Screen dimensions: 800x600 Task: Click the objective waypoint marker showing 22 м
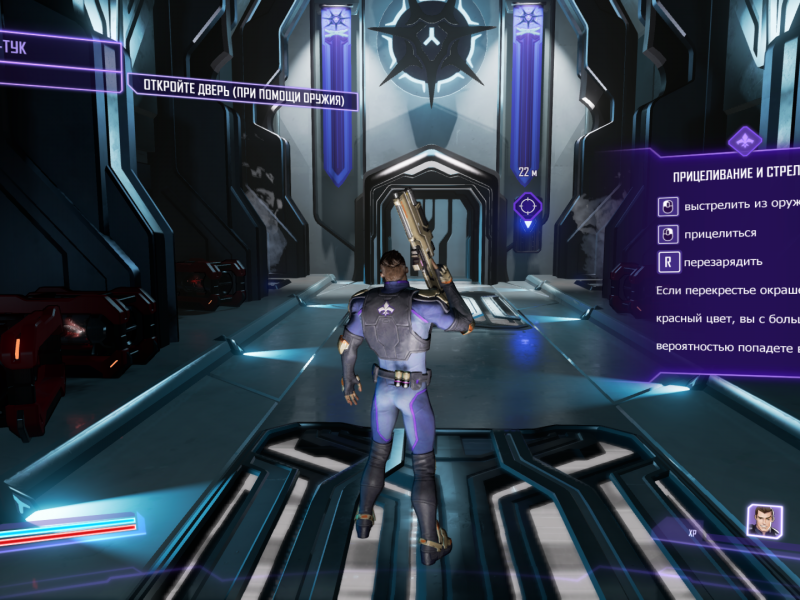pos(528,206)
